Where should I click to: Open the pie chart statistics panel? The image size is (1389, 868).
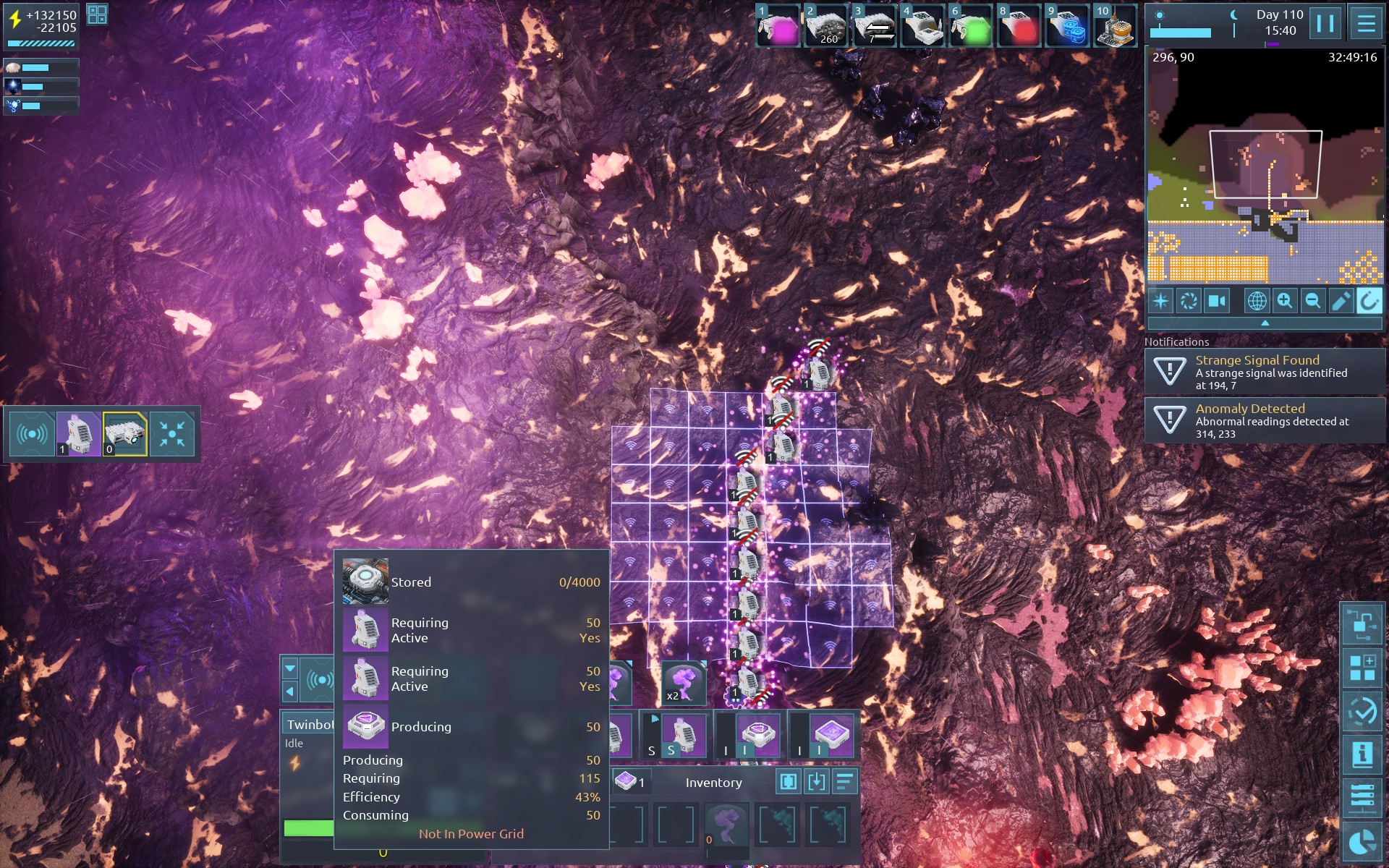(1362, 842)
